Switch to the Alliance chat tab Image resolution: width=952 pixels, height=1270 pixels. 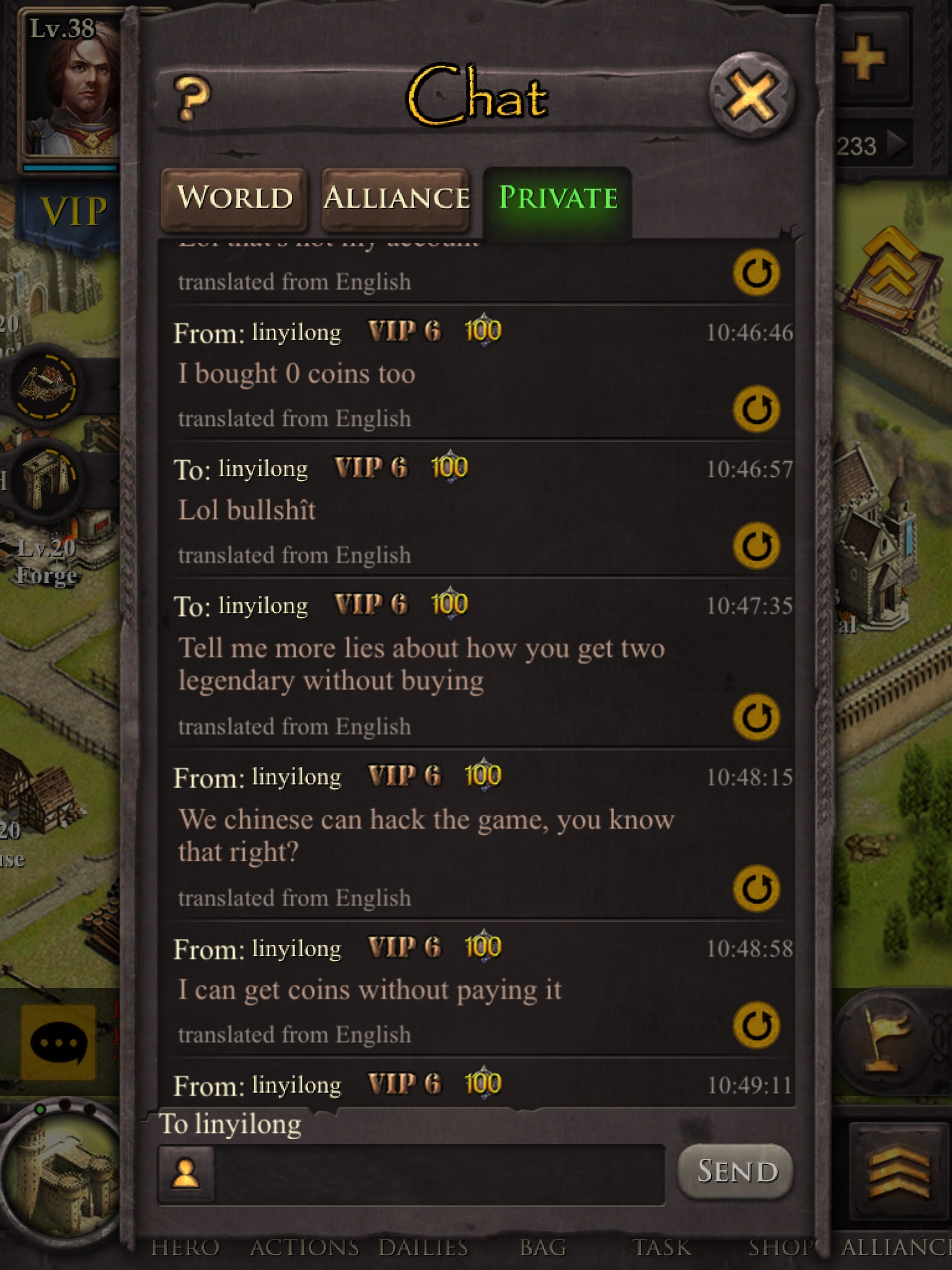pyautogui.click(x=396, y=198)
